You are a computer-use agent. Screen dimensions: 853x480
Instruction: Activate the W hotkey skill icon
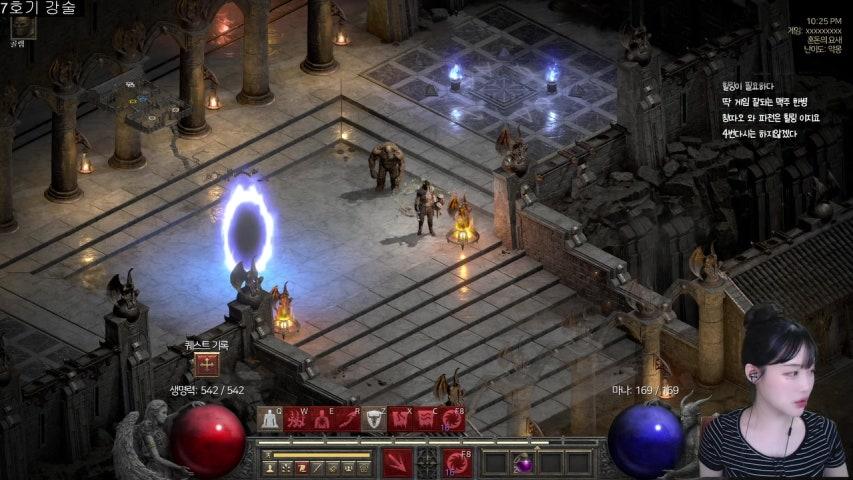point(296,419)
